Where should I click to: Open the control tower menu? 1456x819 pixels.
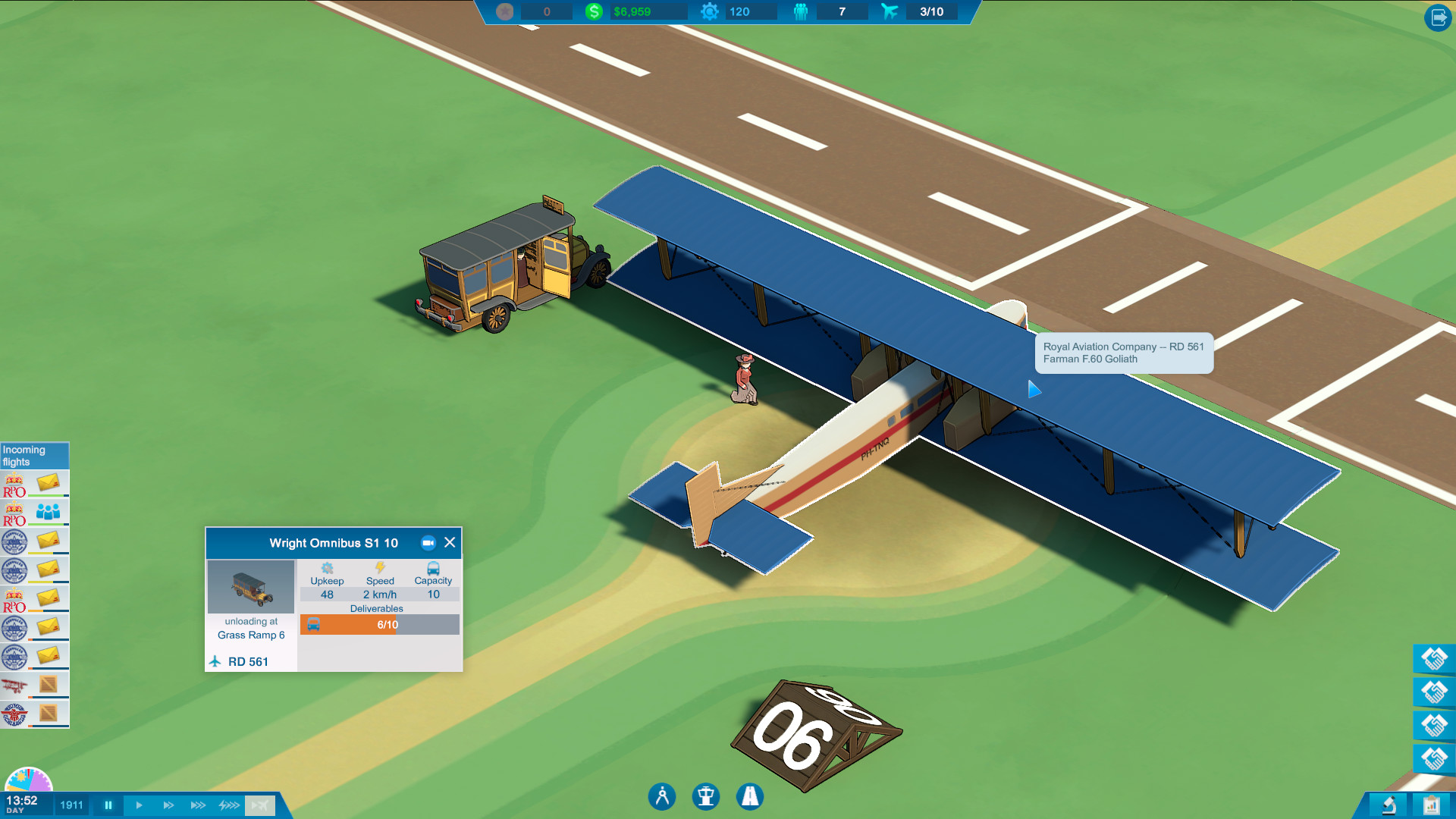[x=706, y=796]
